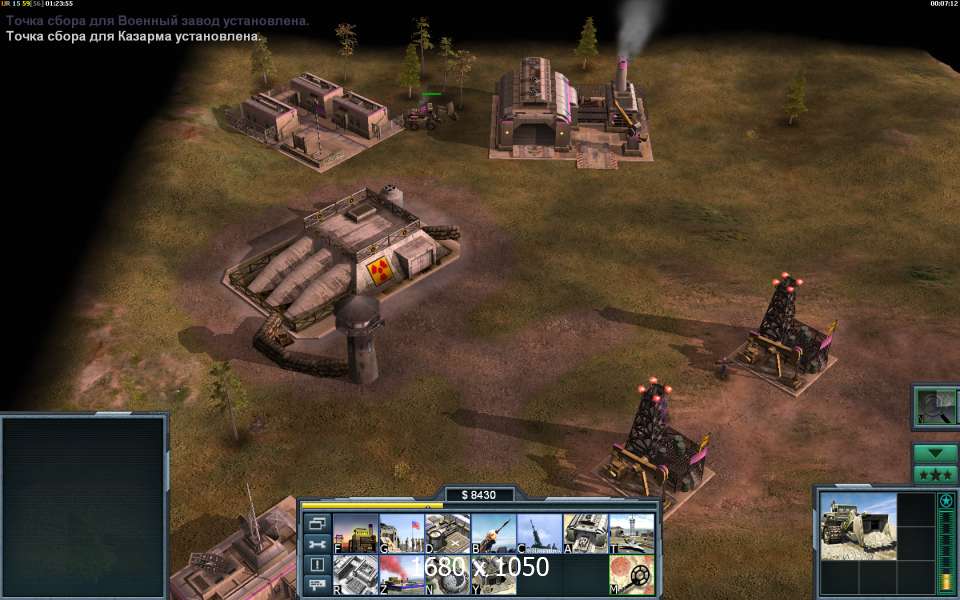Build the missile defense marked B
Image resolution: width=960 pixels, height=600 pixels.
[493, 534]
